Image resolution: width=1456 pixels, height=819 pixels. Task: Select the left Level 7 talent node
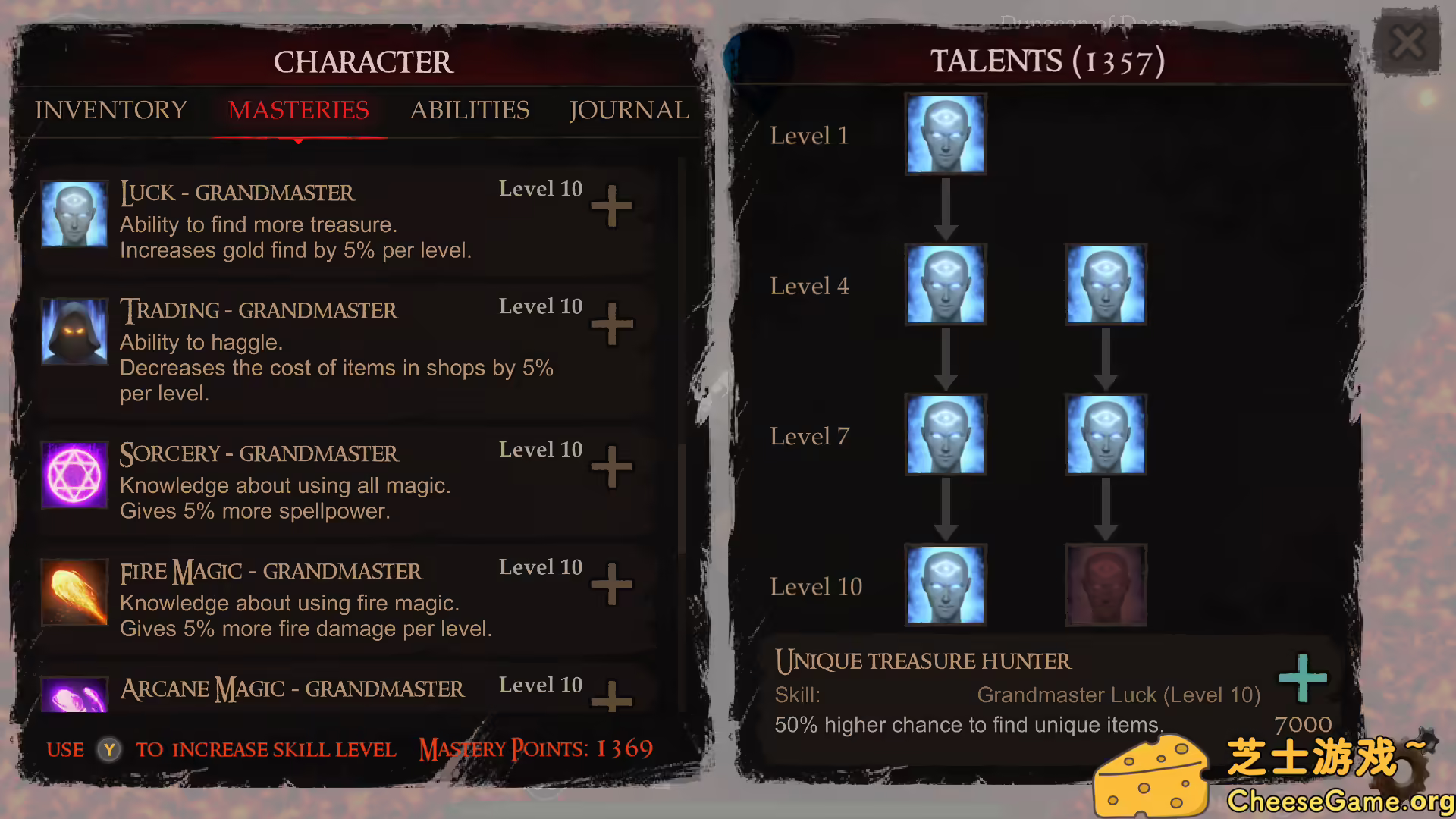945,435
